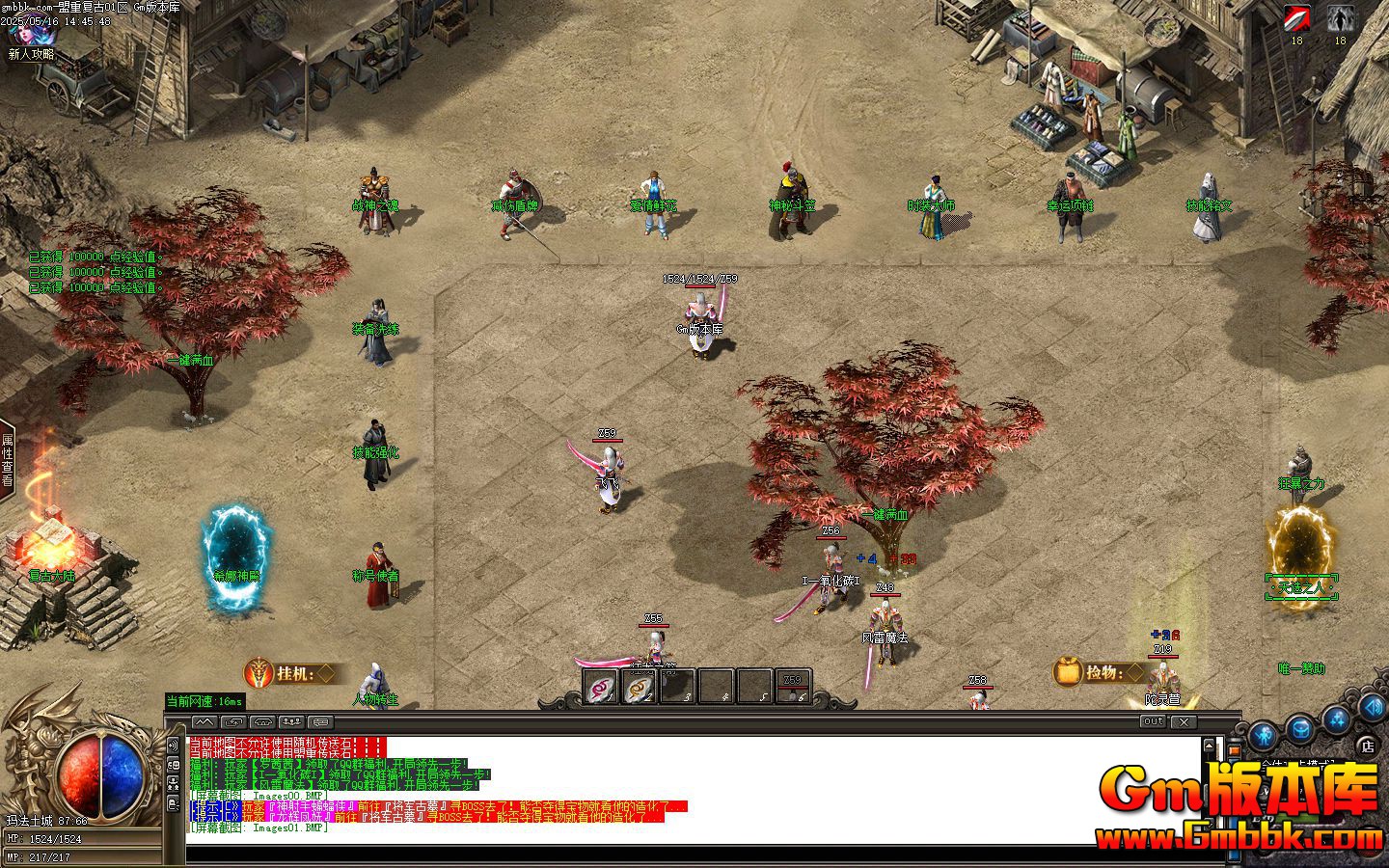Viewport: 1389px width, 868px height.
Task: Click the chevron icon leftmost in the chat toolbar
Action: pyautogui.click(x=204, y=721)
